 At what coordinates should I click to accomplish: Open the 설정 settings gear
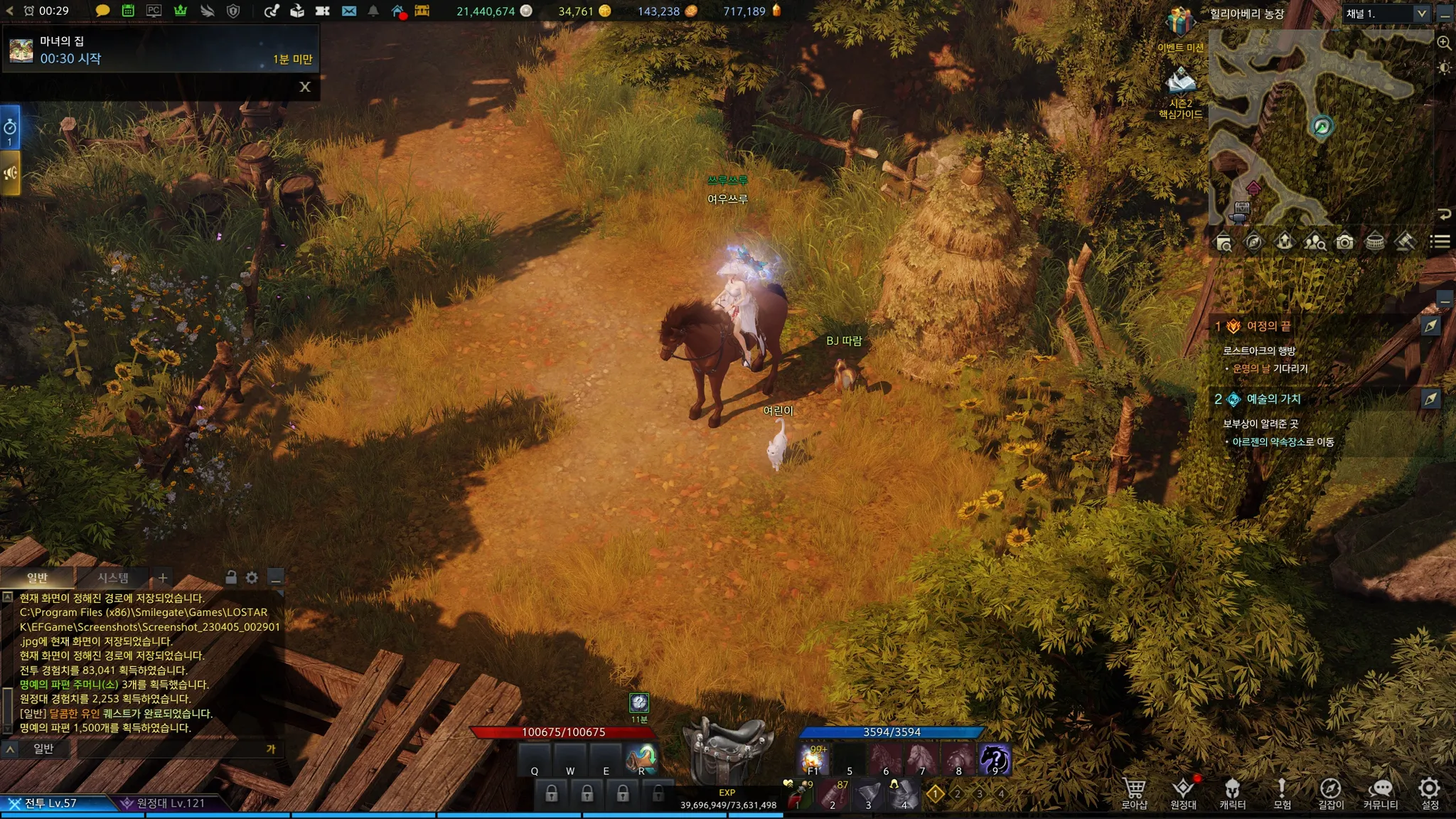pos(1429,792)
